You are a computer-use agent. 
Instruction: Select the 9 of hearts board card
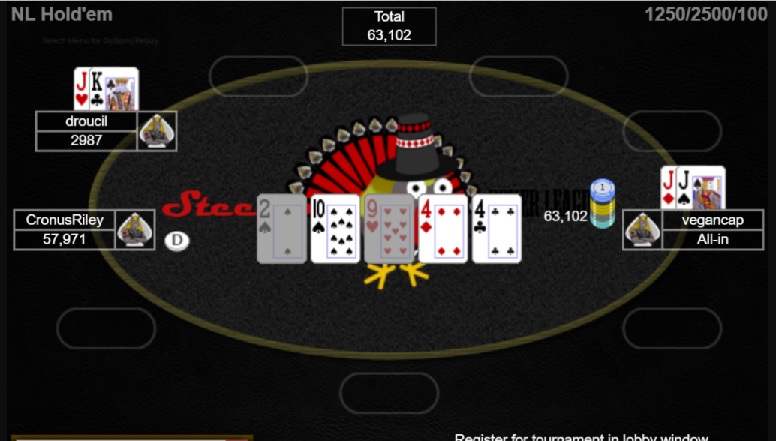[x=388, y=229]
